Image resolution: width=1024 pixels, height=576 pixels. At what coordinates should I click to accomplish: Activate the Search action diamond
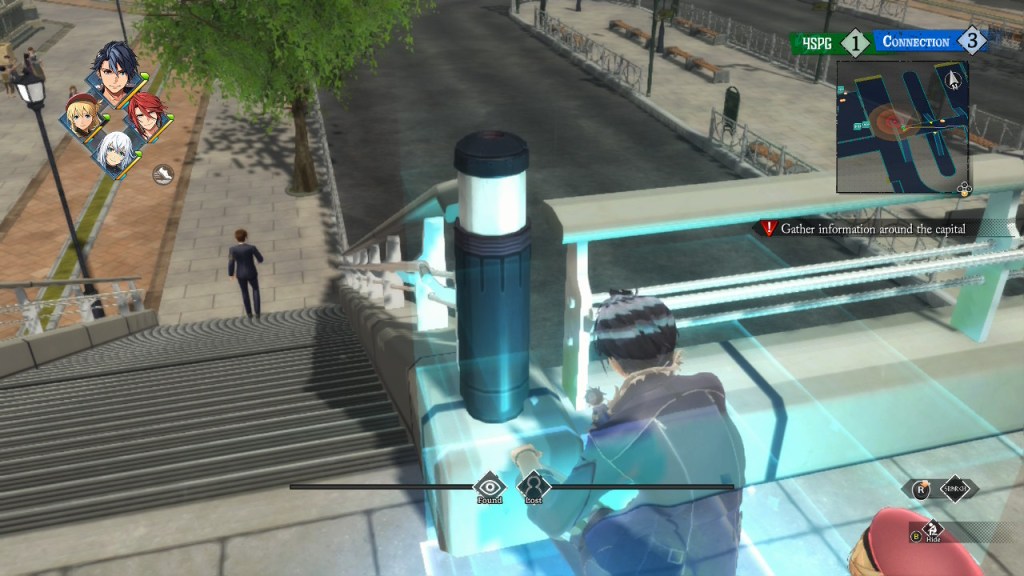click(x=955, y=488)
